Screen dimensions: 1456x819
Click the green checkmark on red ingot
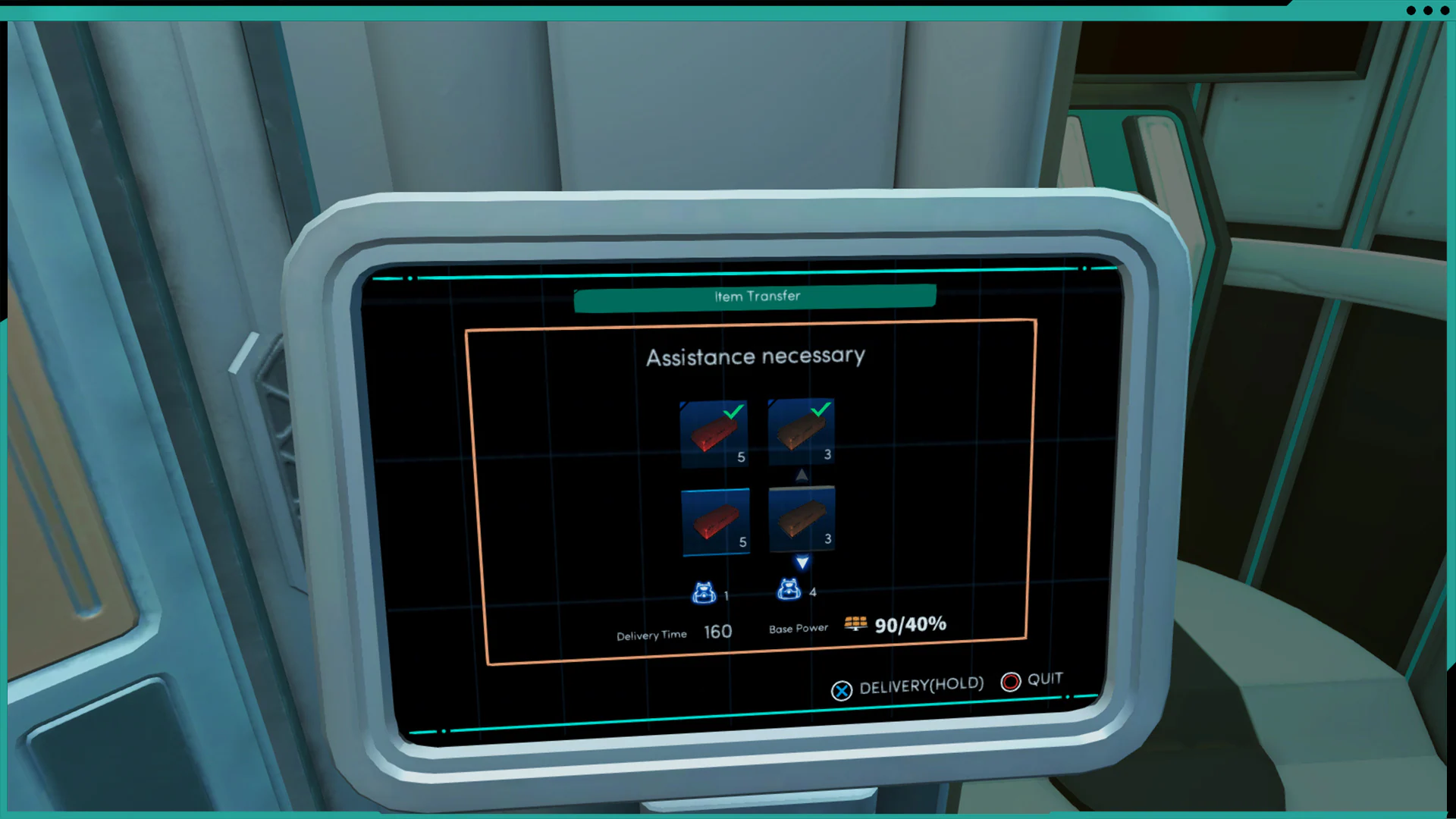click(731, 413)
